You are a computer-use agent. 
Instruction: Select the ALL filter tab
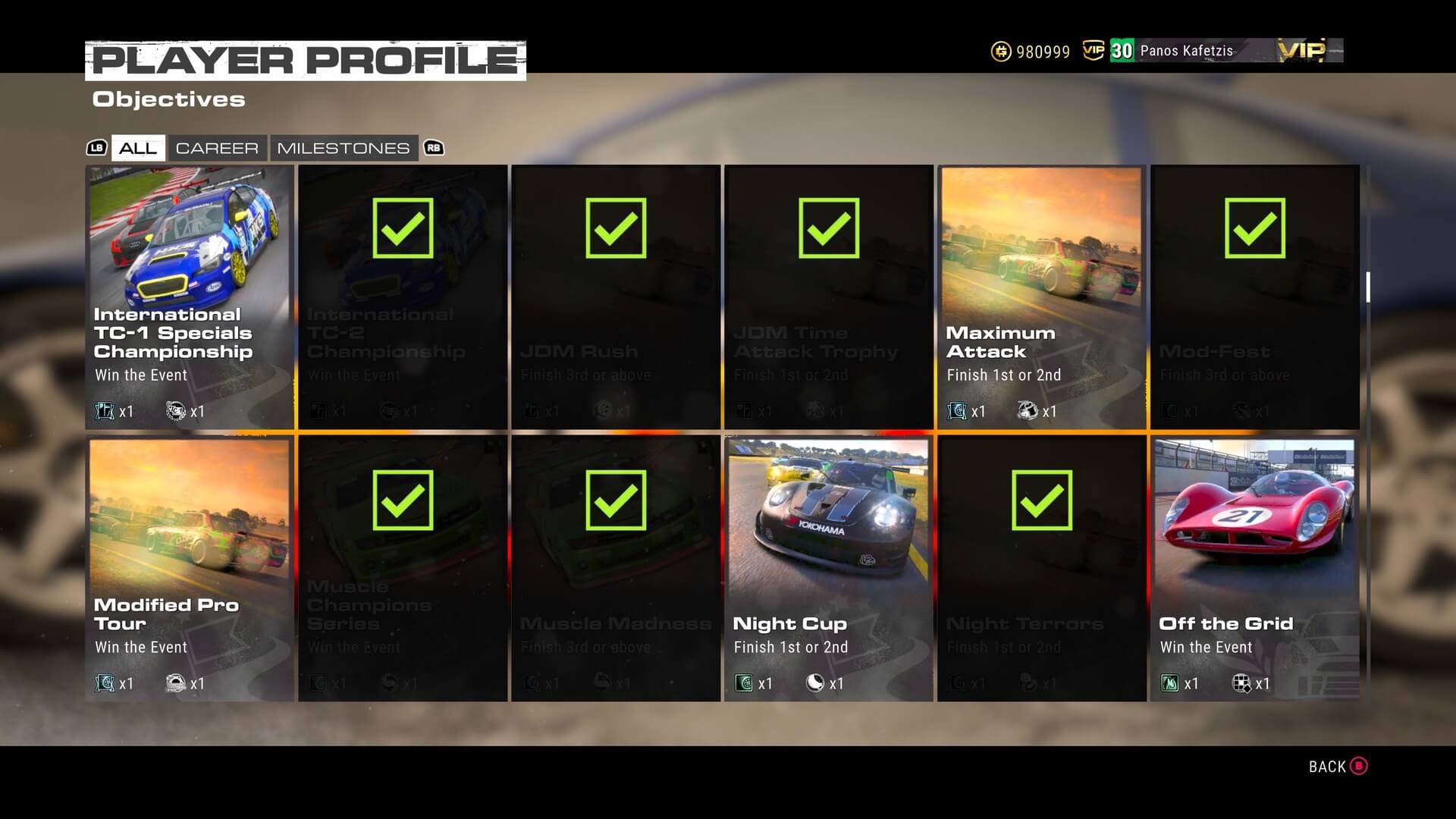coord(137,148)
